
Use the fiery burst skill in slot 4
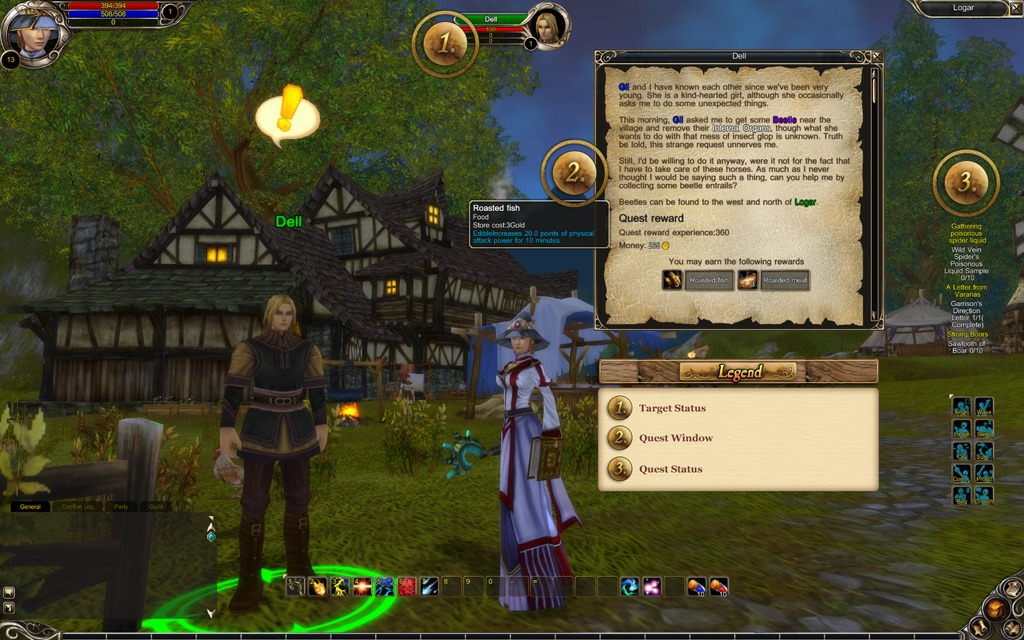pos(362,586)
